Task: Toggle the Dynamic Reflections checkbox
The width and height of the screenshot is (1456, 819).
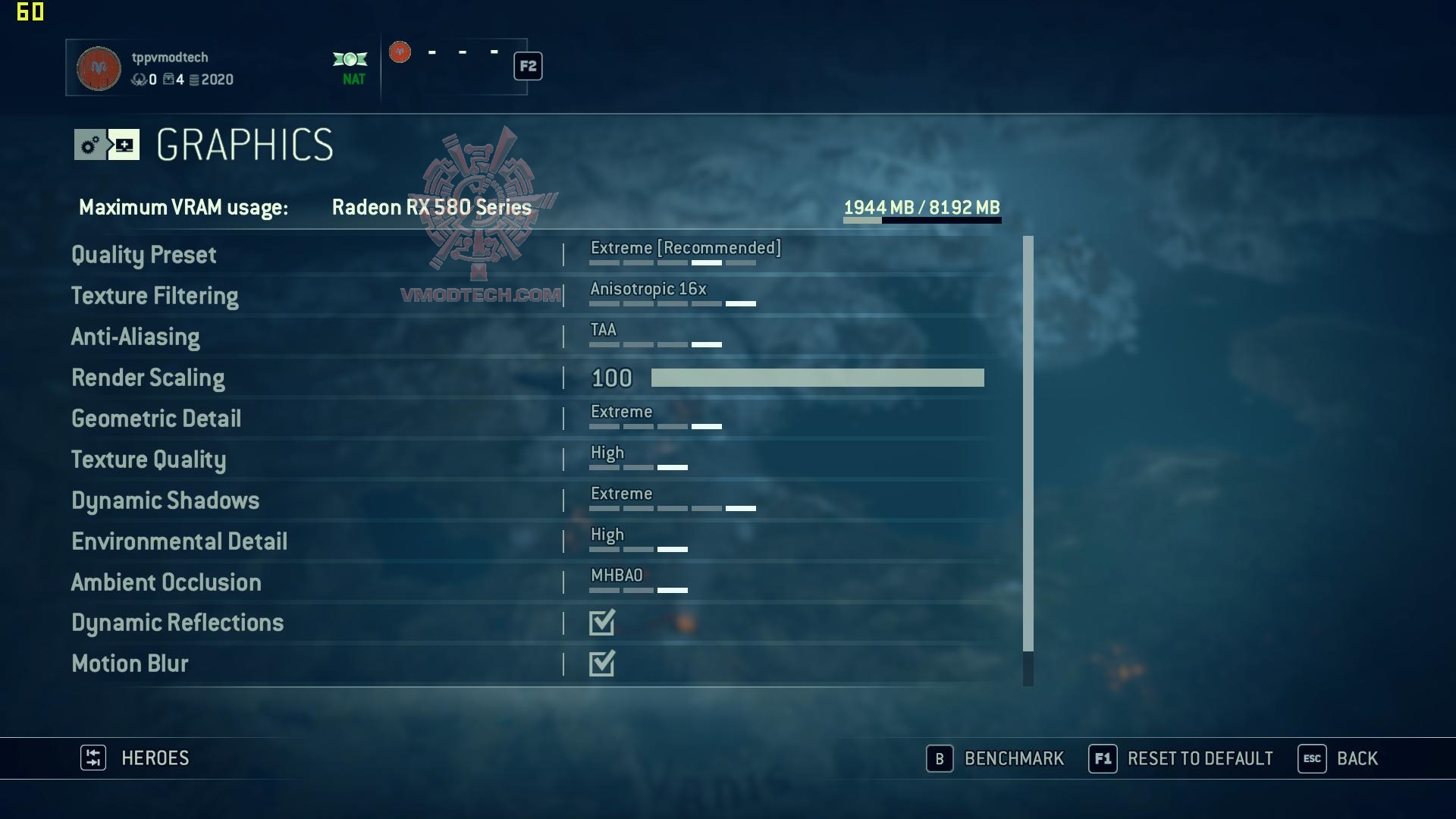Action: (x=602, y=623)
